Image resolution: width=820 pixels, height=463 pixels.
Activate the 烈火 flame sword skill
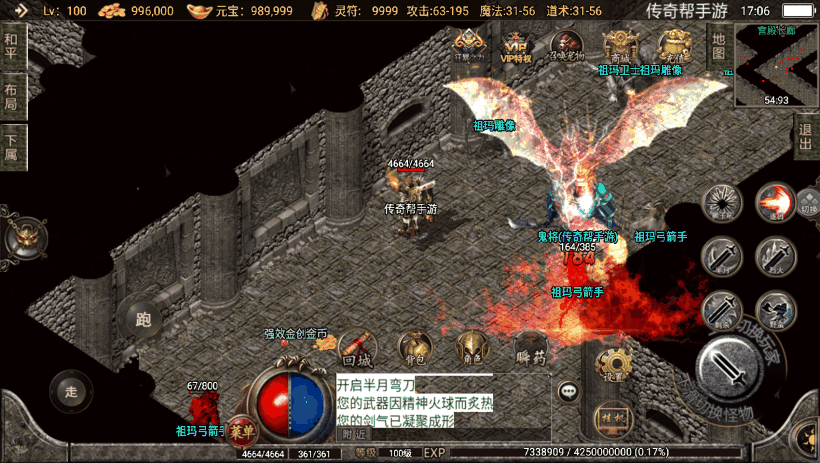click(x=776, y=256)
